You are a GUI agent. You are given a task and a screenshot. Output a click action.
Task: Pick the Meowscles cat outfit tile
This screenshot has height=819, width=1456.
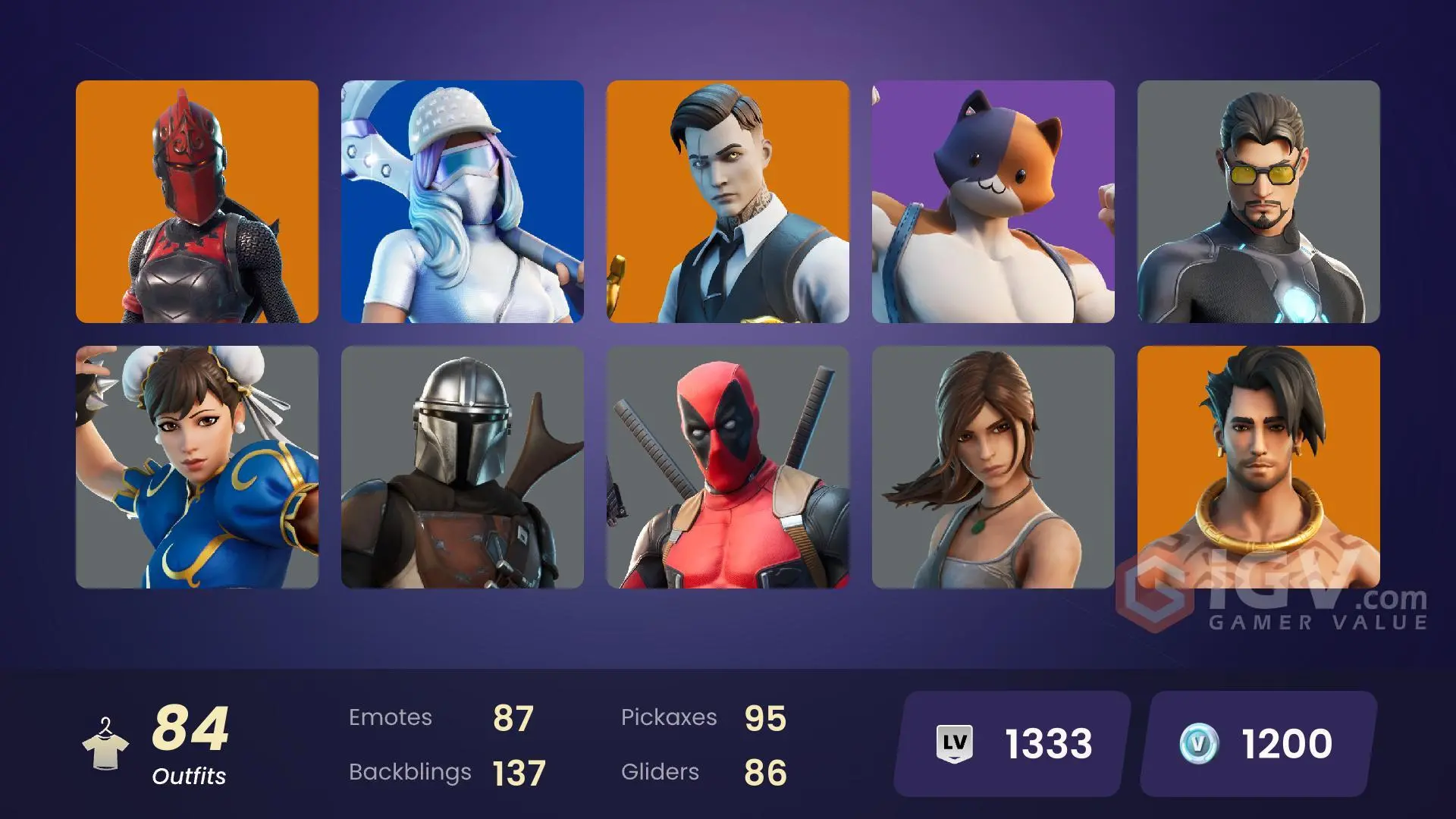(993, 202)
